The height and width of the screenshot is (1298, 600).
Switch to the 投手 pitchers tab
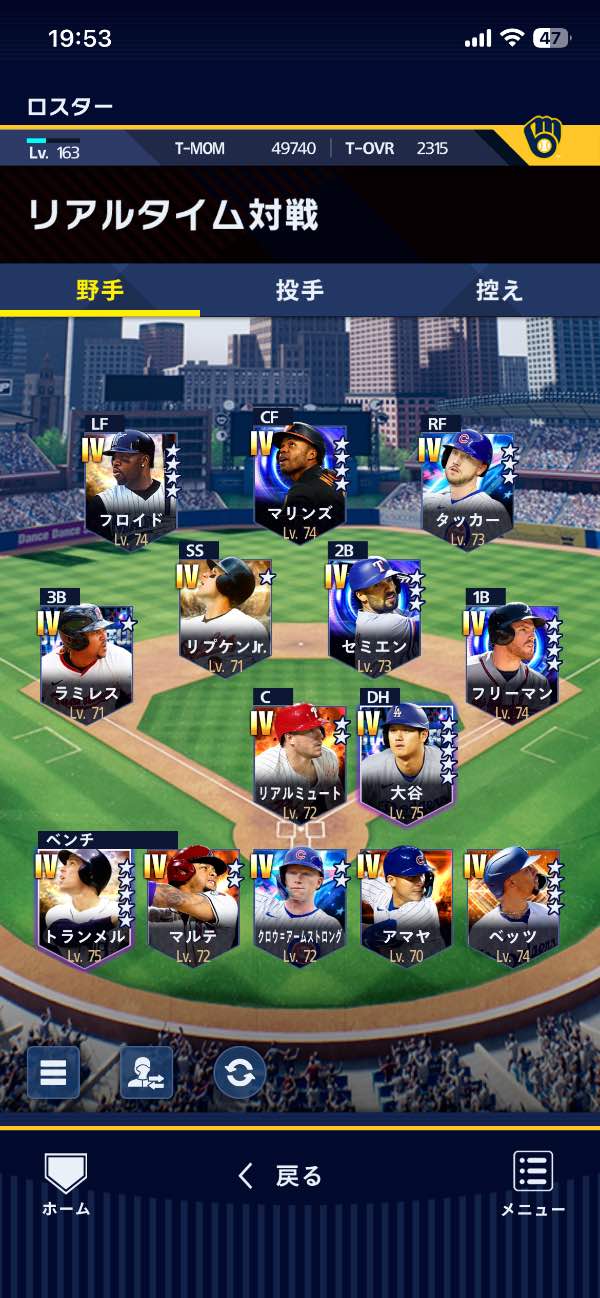(300, 290)
